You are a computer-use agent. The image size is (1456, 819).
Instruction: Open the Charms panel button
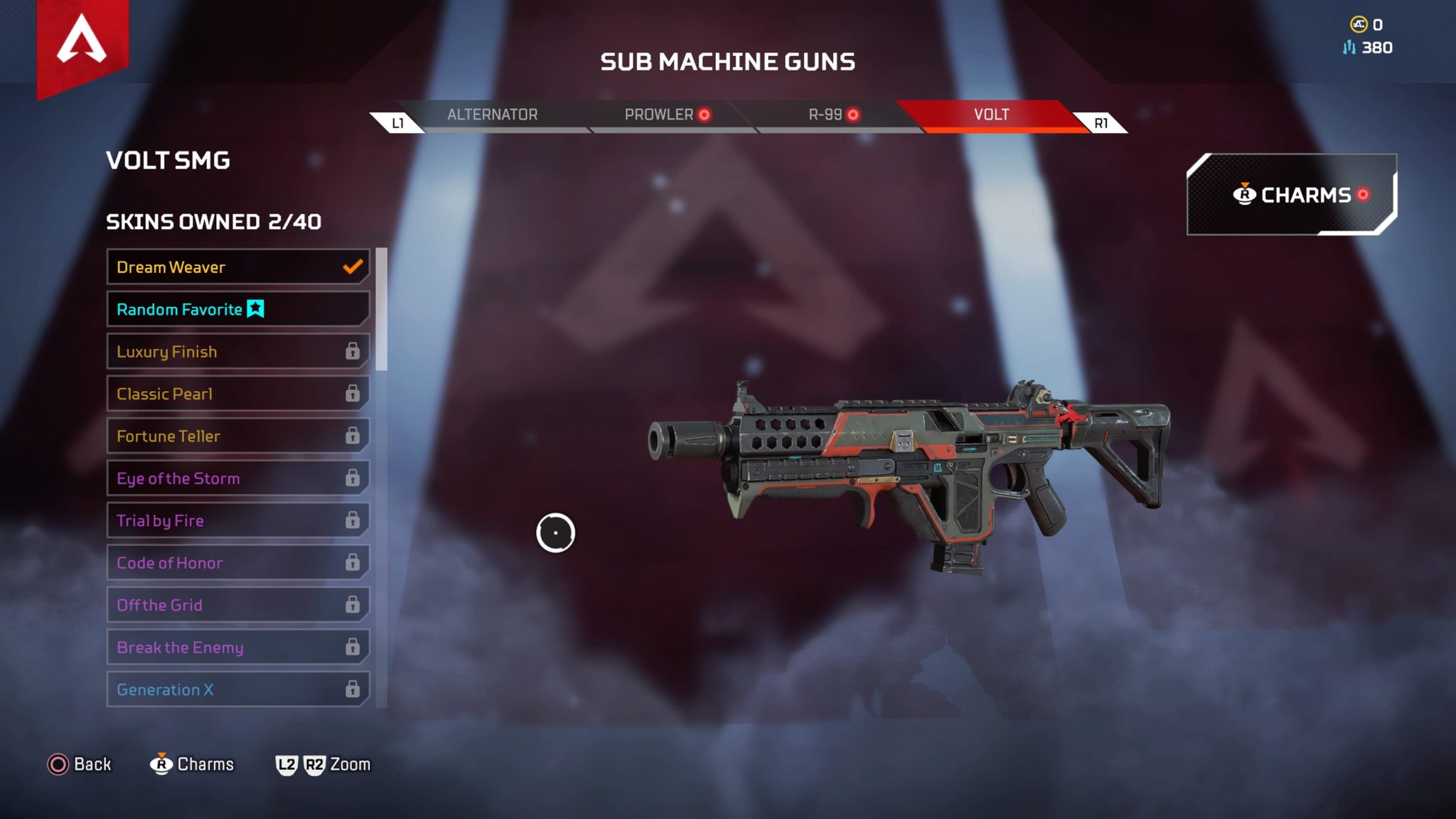(1291, 195)
